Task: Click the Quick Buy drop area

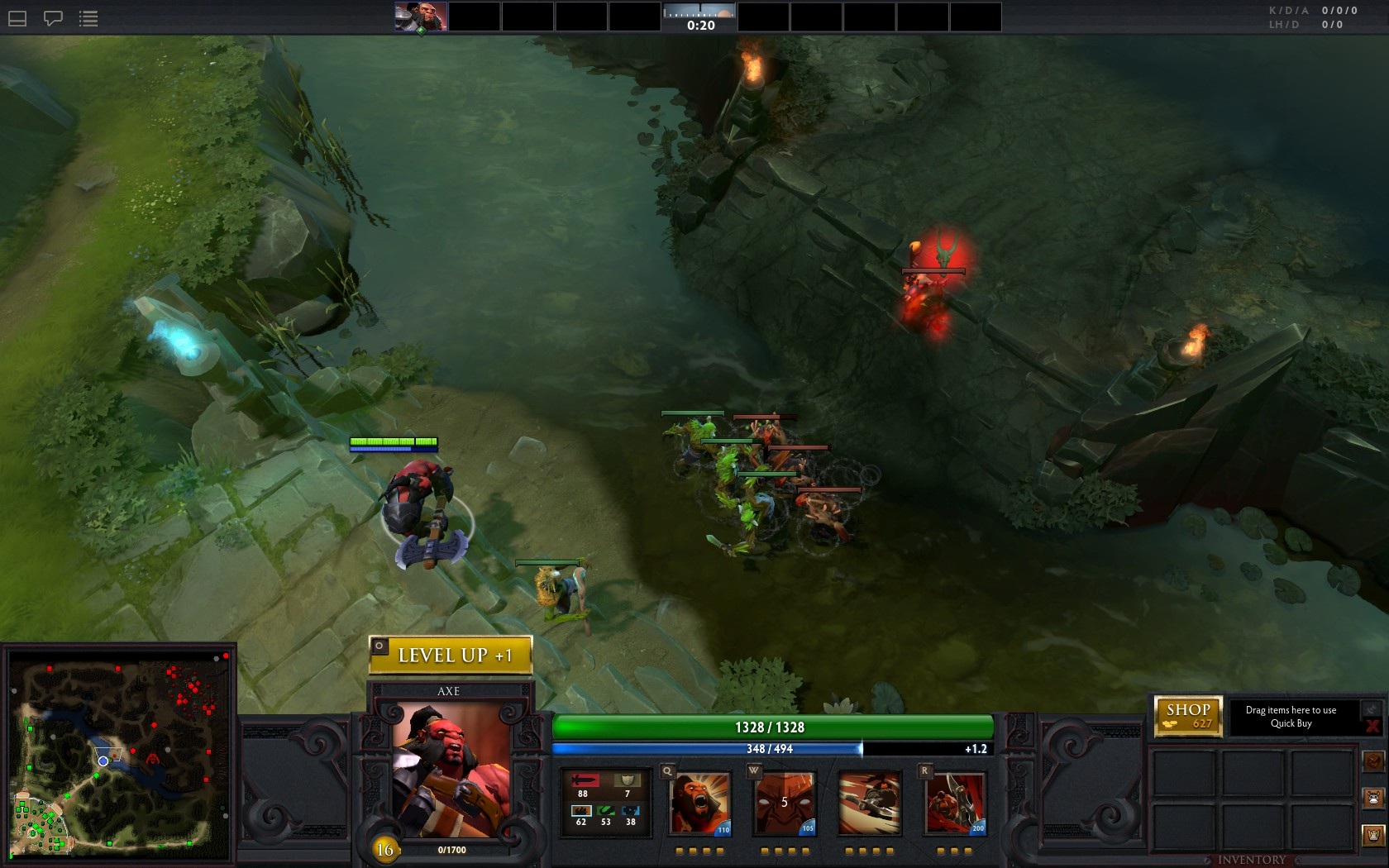Action: (x=1291, y=717)
